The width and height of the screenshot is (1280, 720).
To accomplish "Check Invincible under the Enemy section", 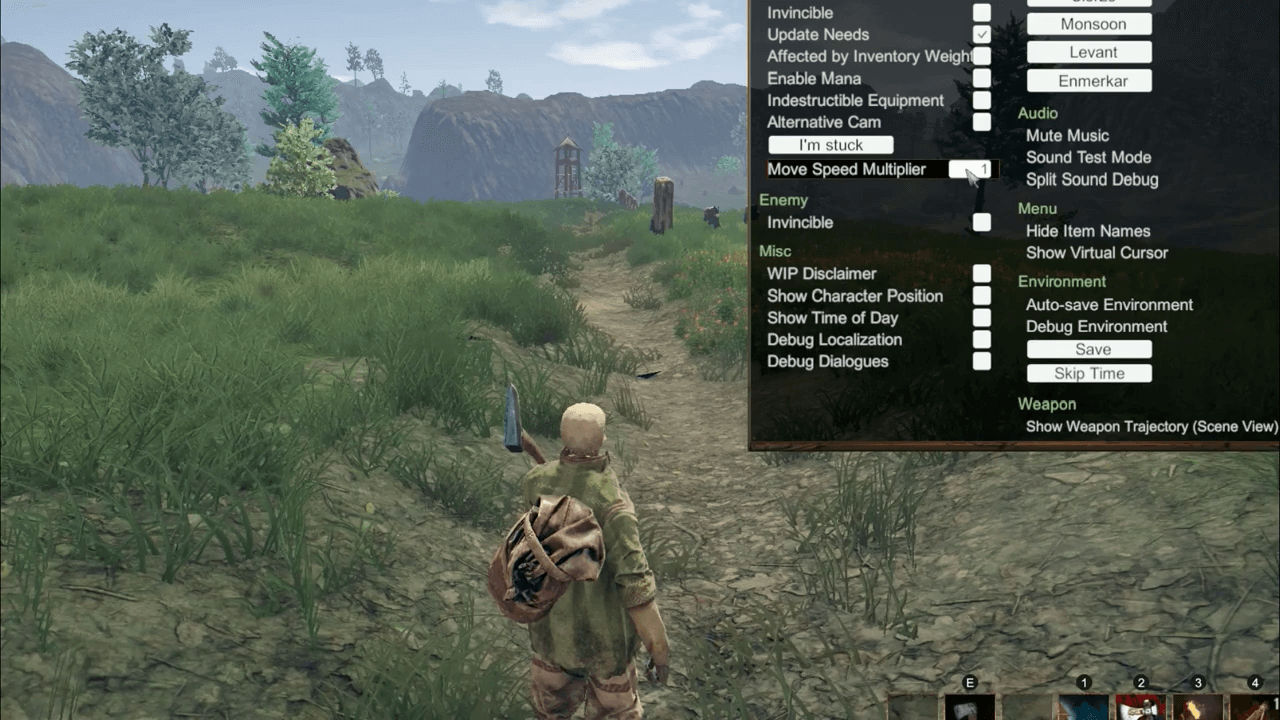I will pyautogui.click(x=982, y=222).
